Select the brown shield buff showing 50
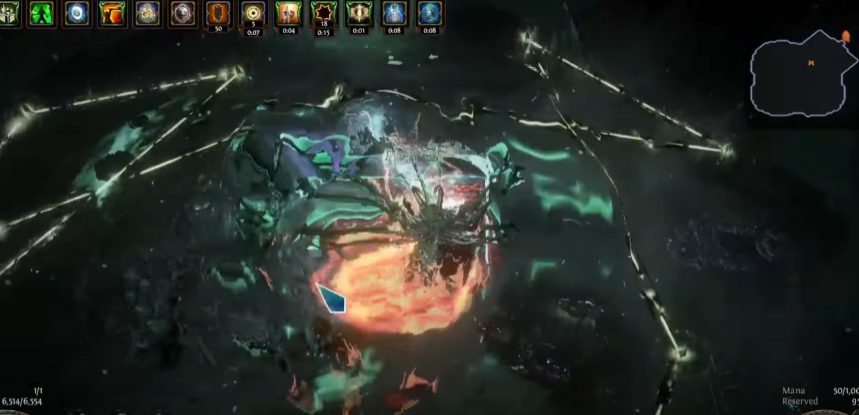The image size is (859, 415). tap(217, 13)
